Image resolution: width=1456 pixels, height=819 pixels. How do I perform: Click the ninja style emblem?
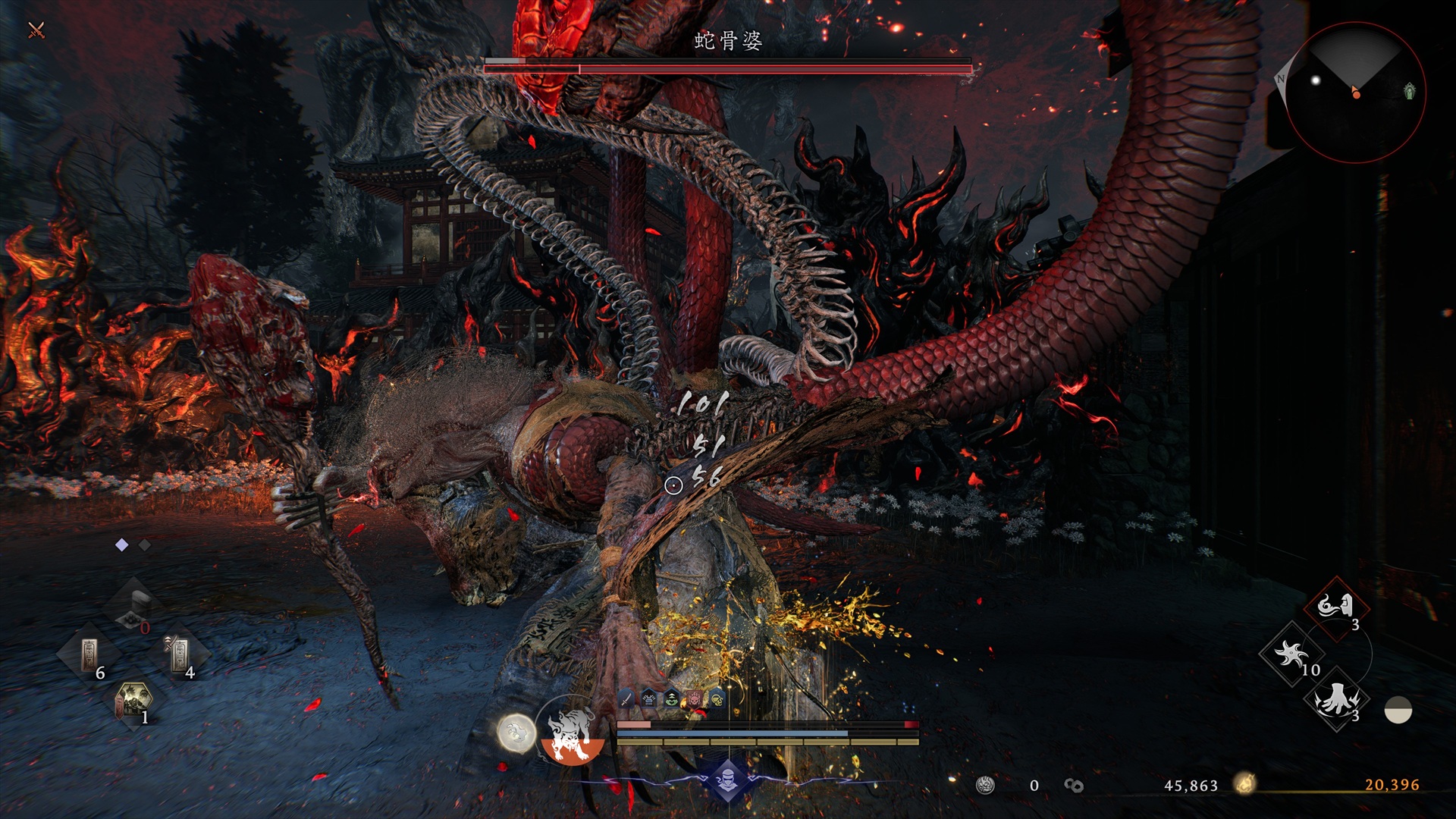click(x=728, y=780)
